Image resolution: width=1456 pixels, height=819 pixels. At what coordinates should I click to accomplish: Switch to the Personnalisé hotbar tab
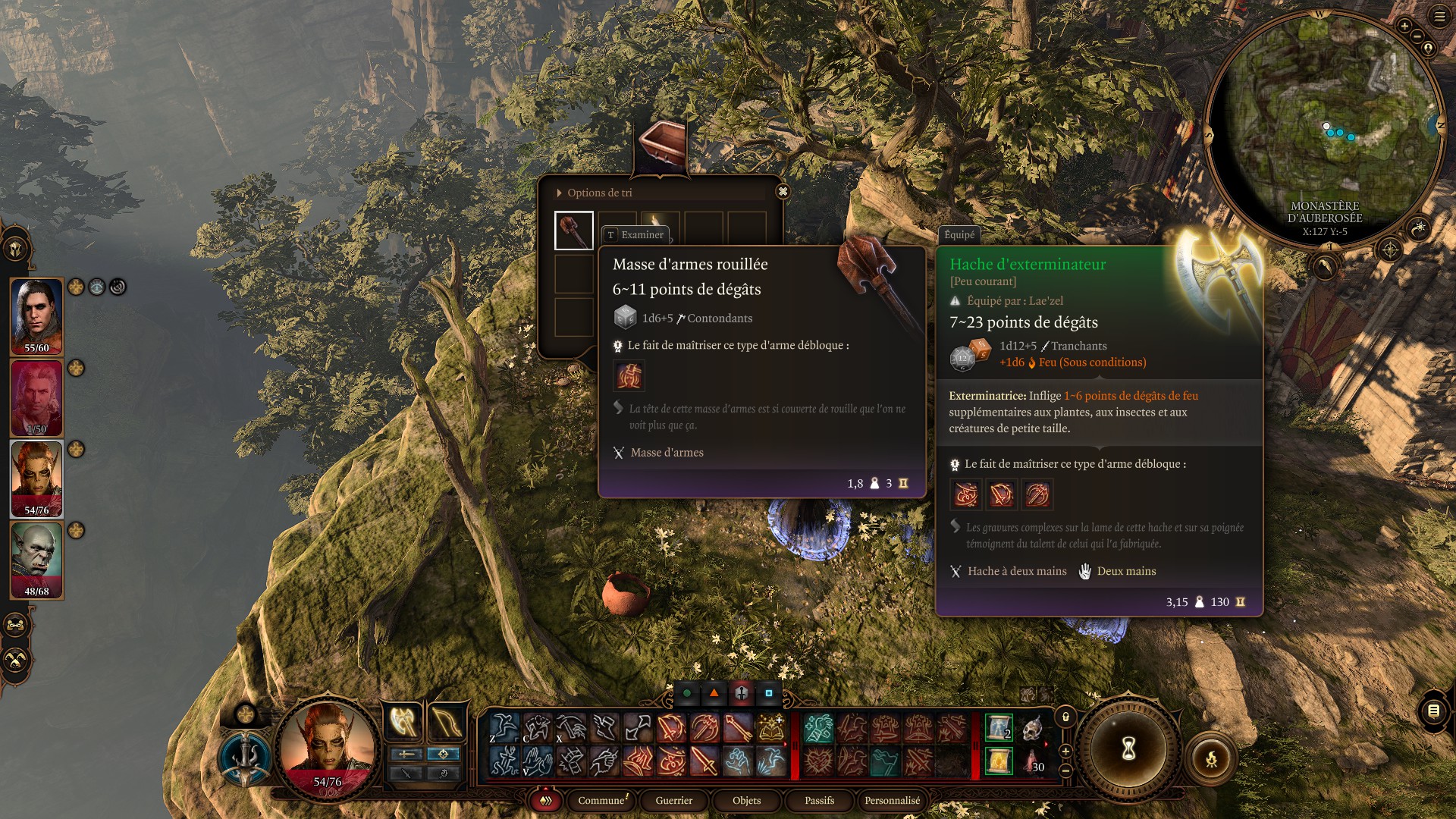pyautogui.click(x=892, y=801)
